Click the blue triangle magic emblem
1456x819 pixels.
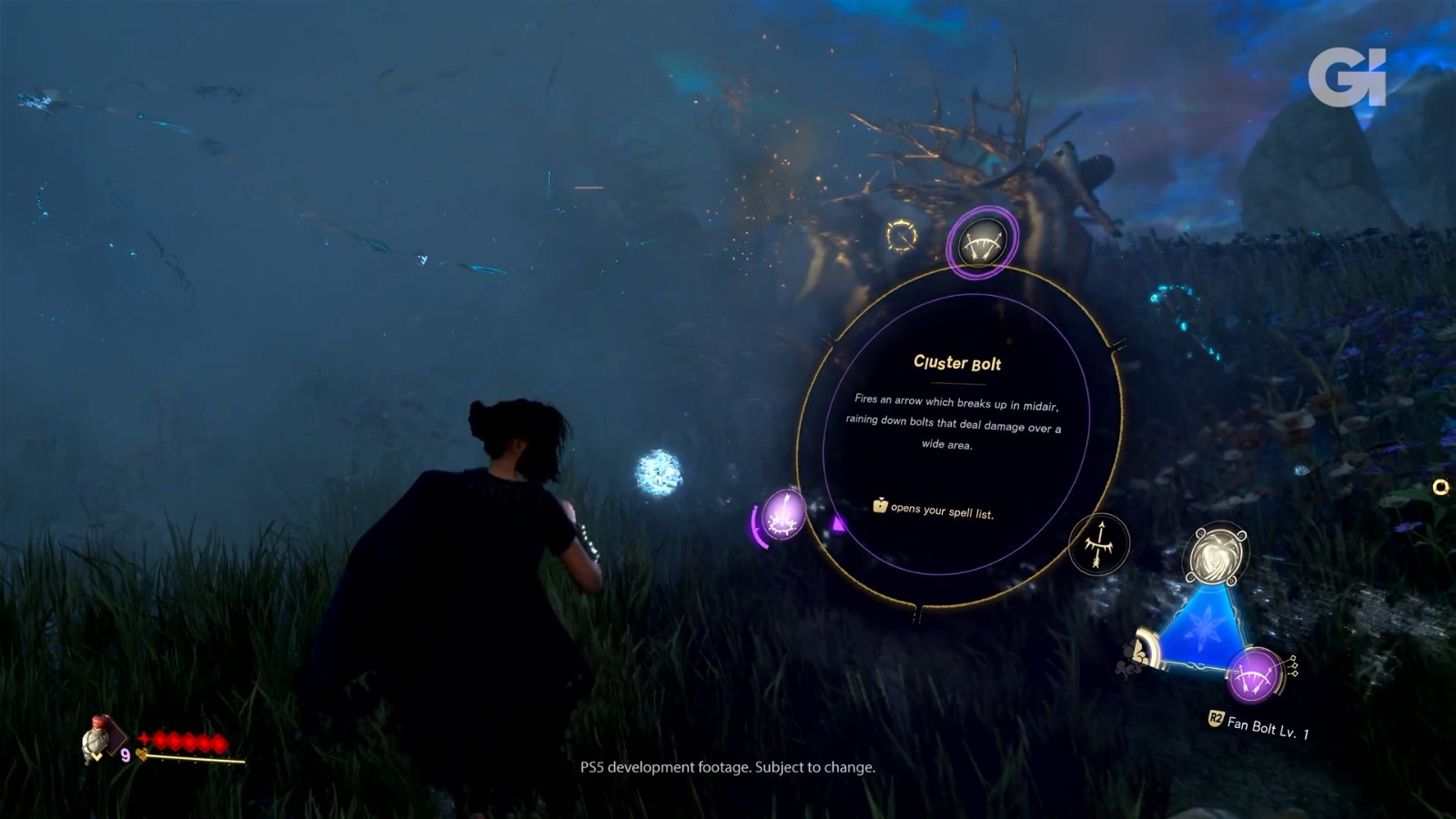click(x=1201, y=627)
